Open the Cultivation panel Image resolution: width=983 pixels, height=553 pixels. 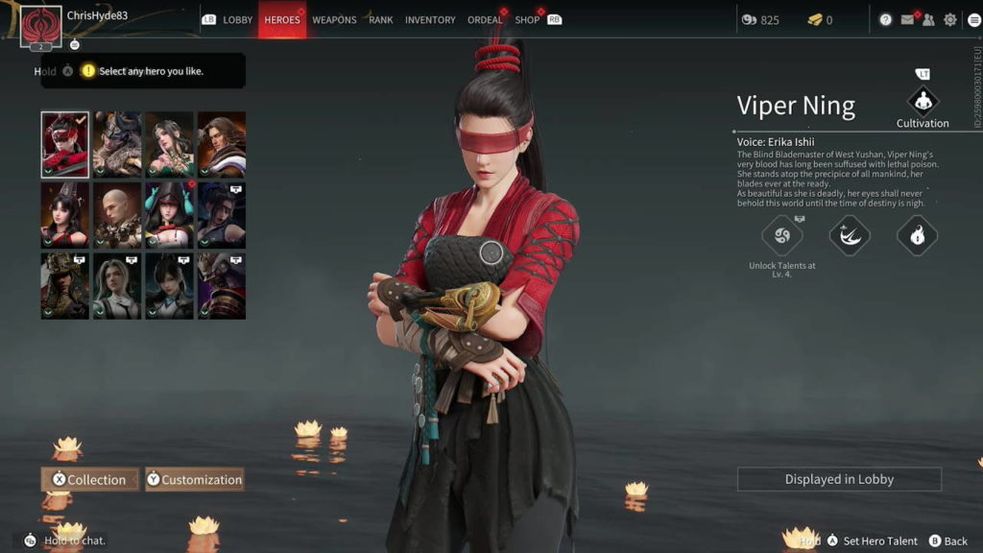pos(922,103)
